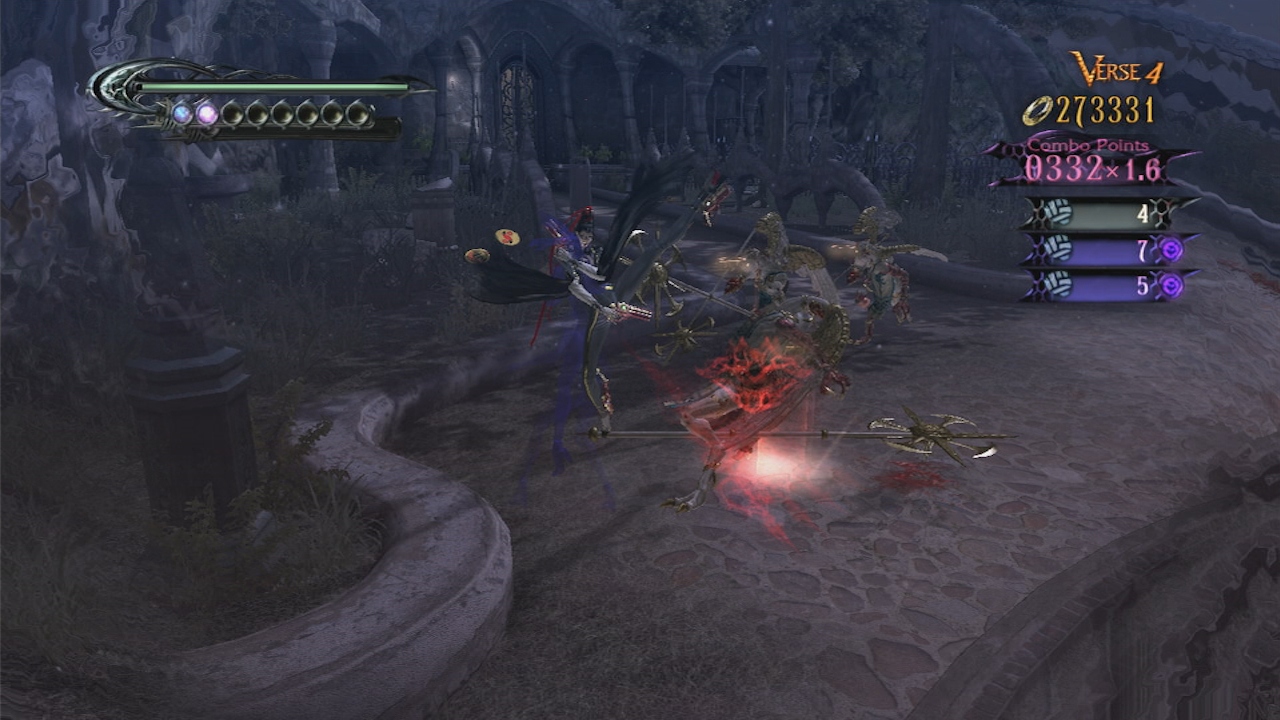Select the pink magic orb on the health gauge
This screenshot has width=1280, height=720.
tap(207, 114)
